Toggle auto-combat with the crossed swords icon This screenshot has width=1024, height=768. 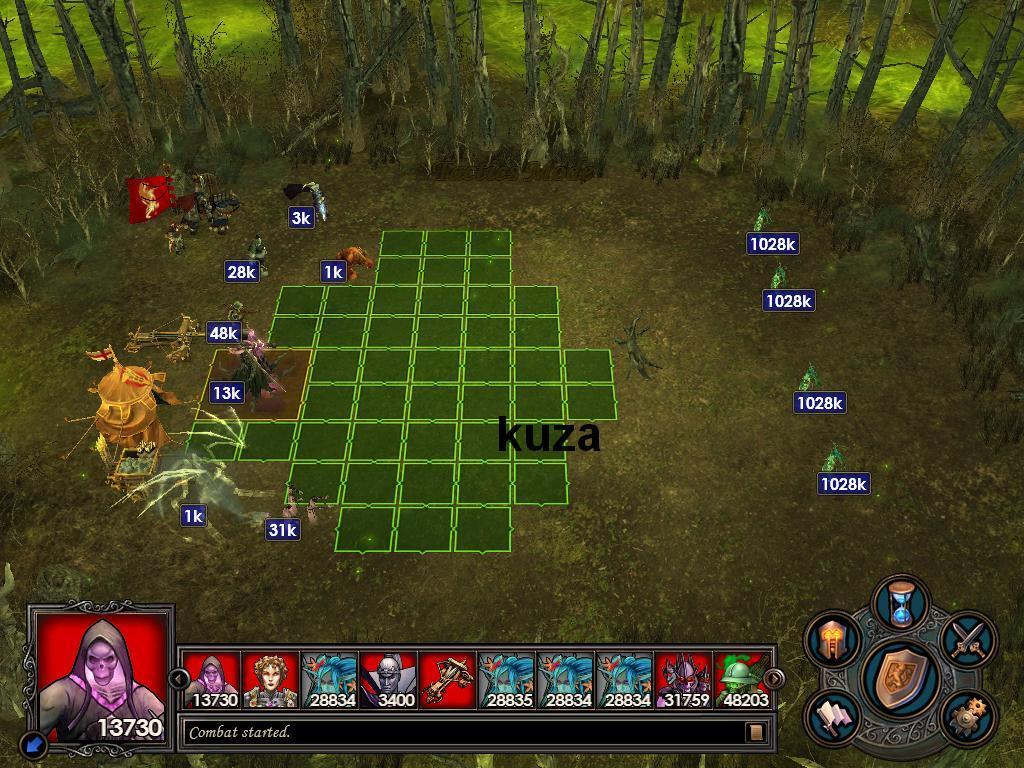click(967, 639)
